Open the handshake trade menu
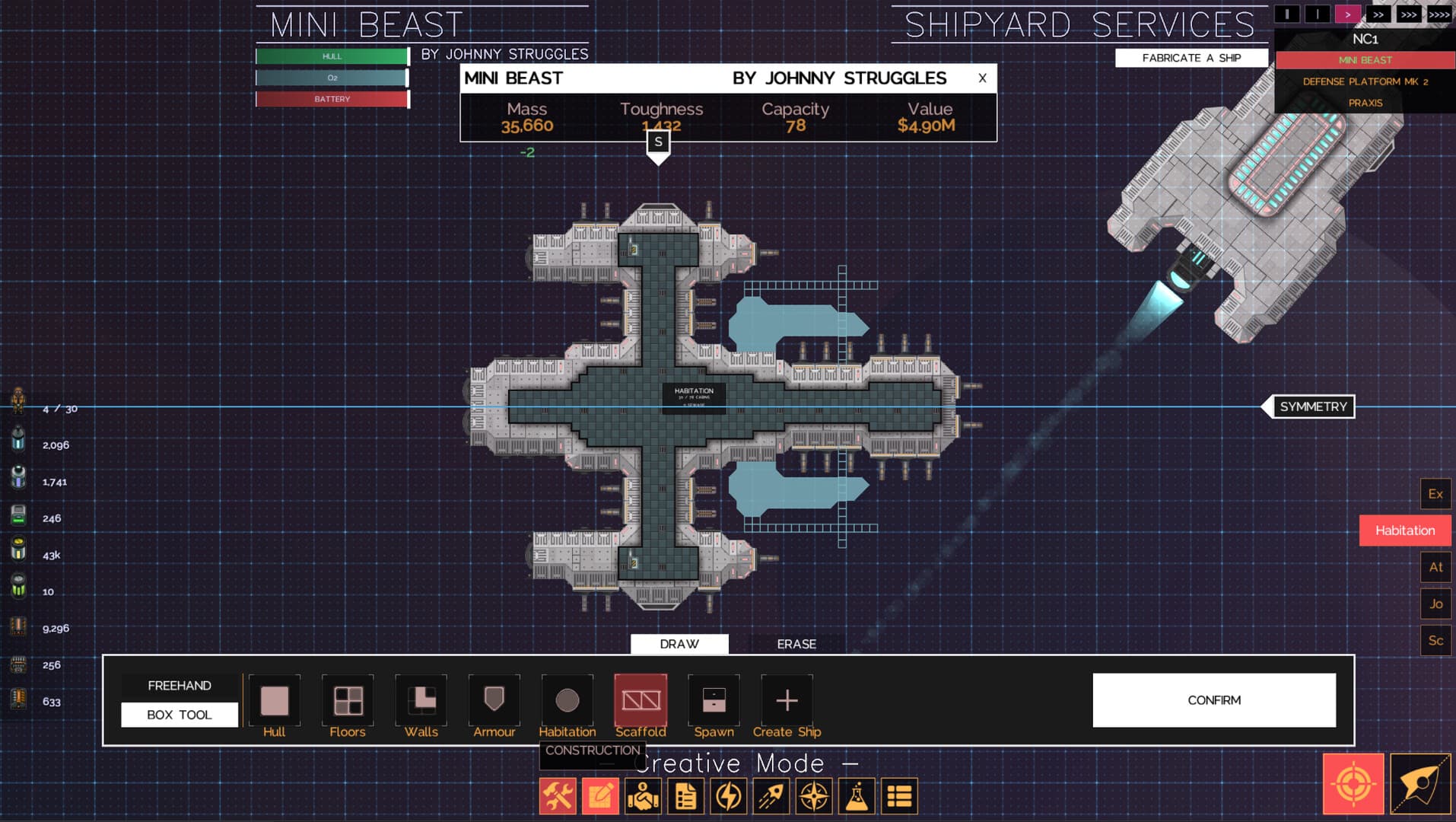Image resolution: width=1456 pixels, height=822 pixels. [x=643, y=795]
